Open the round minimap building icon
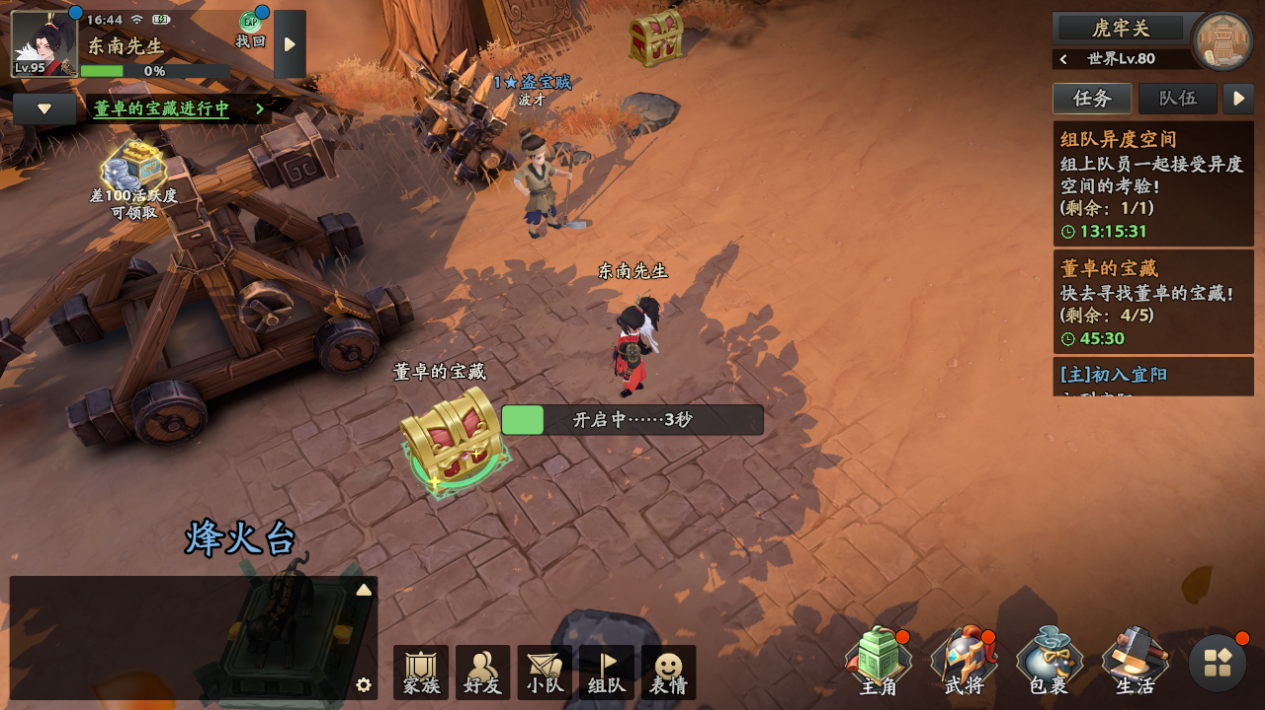The height and width of the screenshot is (710, 1265). click(1222, 42)
